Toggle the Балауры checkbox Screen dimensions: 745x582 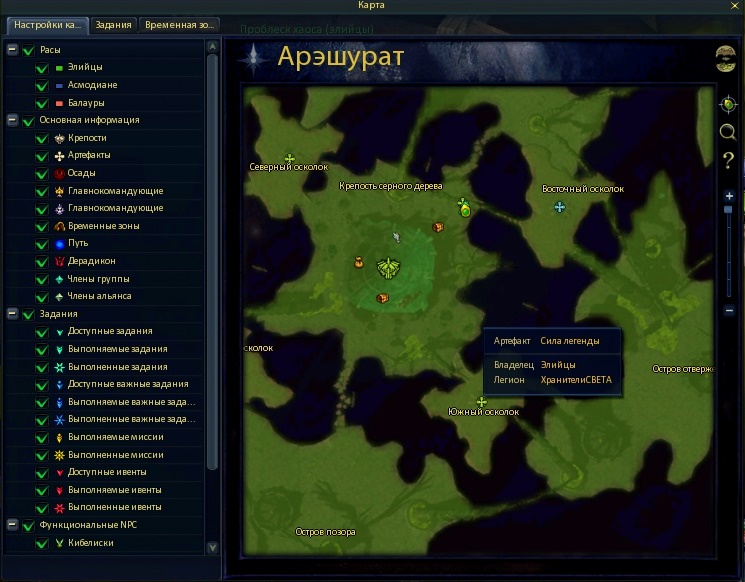pyautogui.click(x=42, y=103)
